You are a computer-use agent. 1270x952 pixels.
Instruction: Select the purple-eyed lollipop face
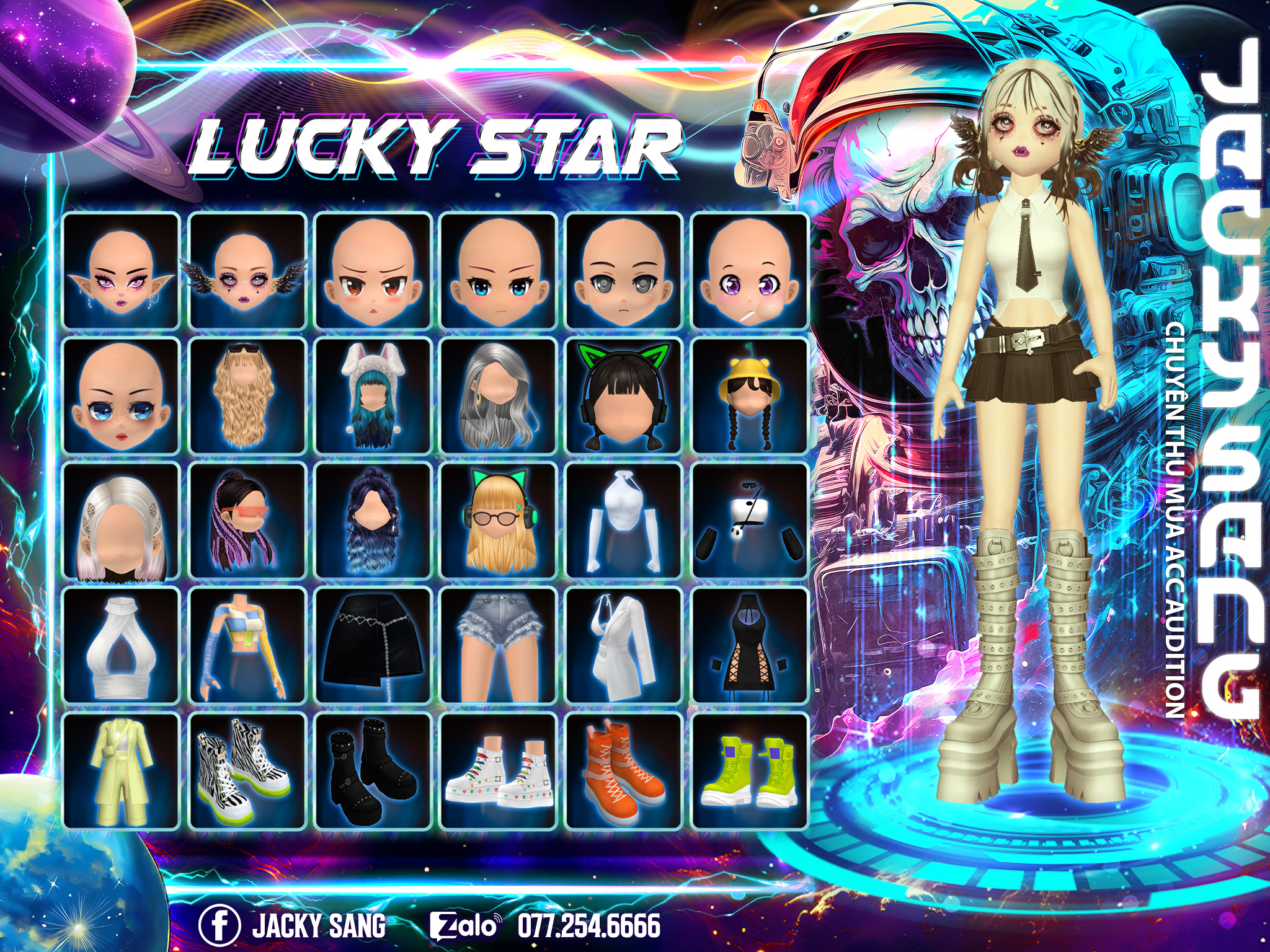click(750, 270)
